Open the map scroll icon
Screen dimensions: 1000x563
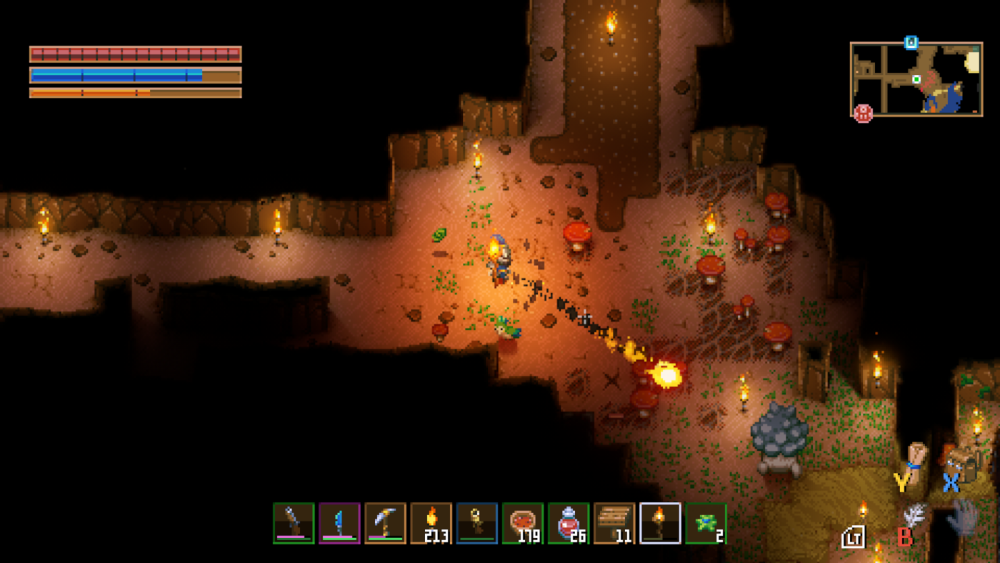pyautogui.click(x=915, y=462)
